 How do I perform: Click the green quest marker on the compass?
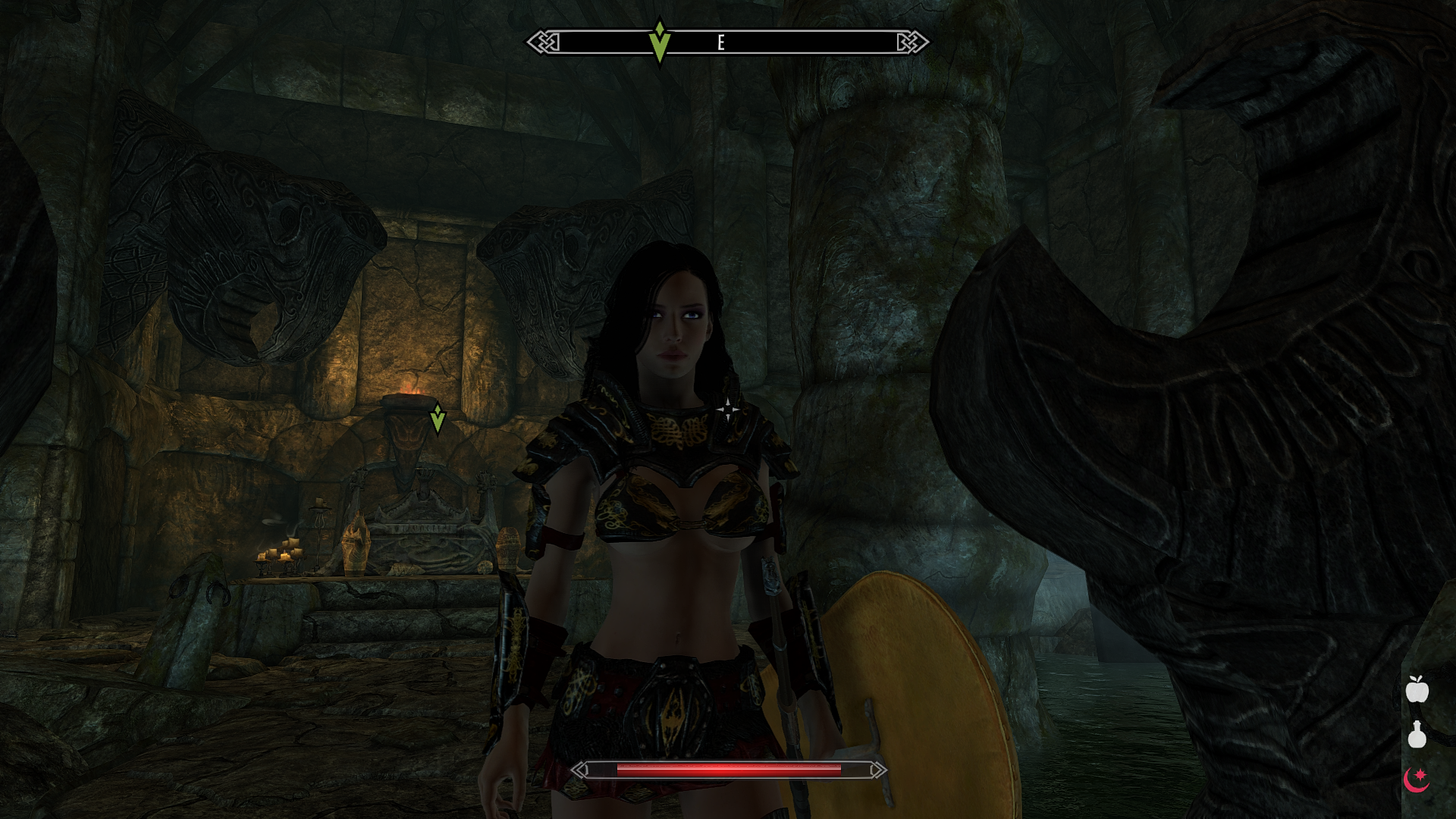660,42
